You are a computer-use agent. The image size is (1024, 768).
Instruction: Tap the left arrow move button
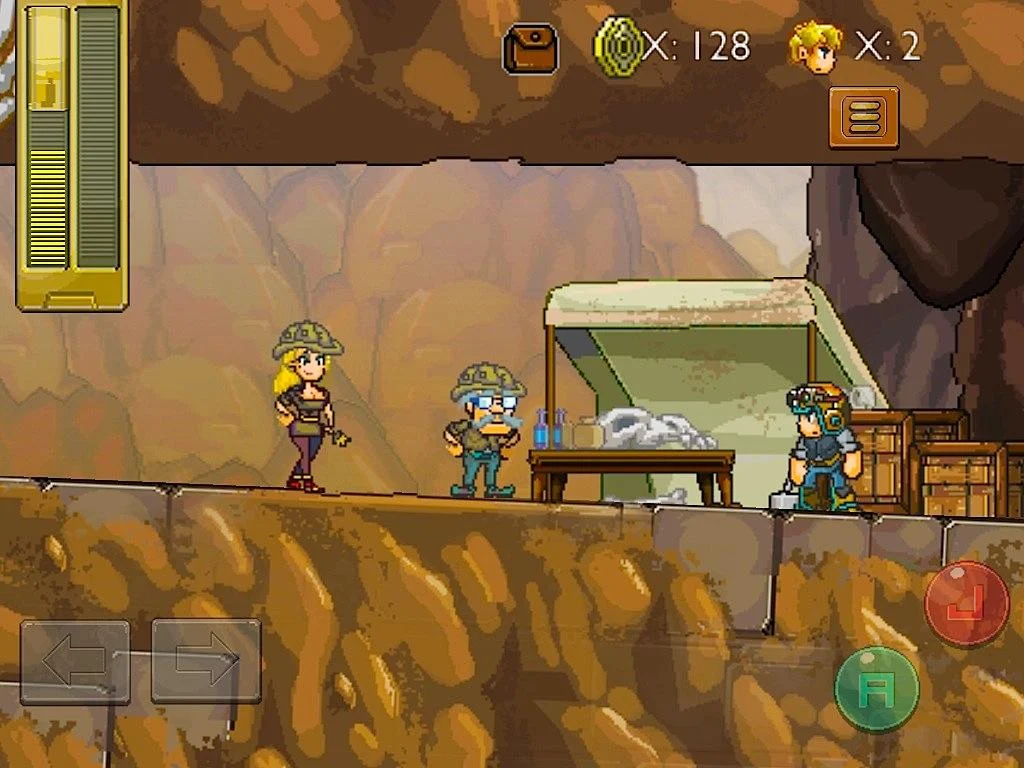click(75, 661)
